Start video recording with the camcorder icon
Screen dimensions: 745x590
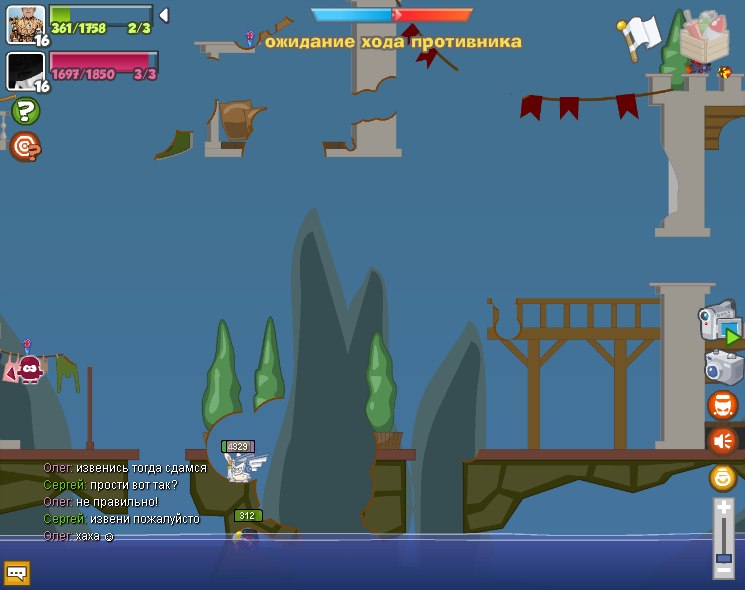[x=720, y=323]
